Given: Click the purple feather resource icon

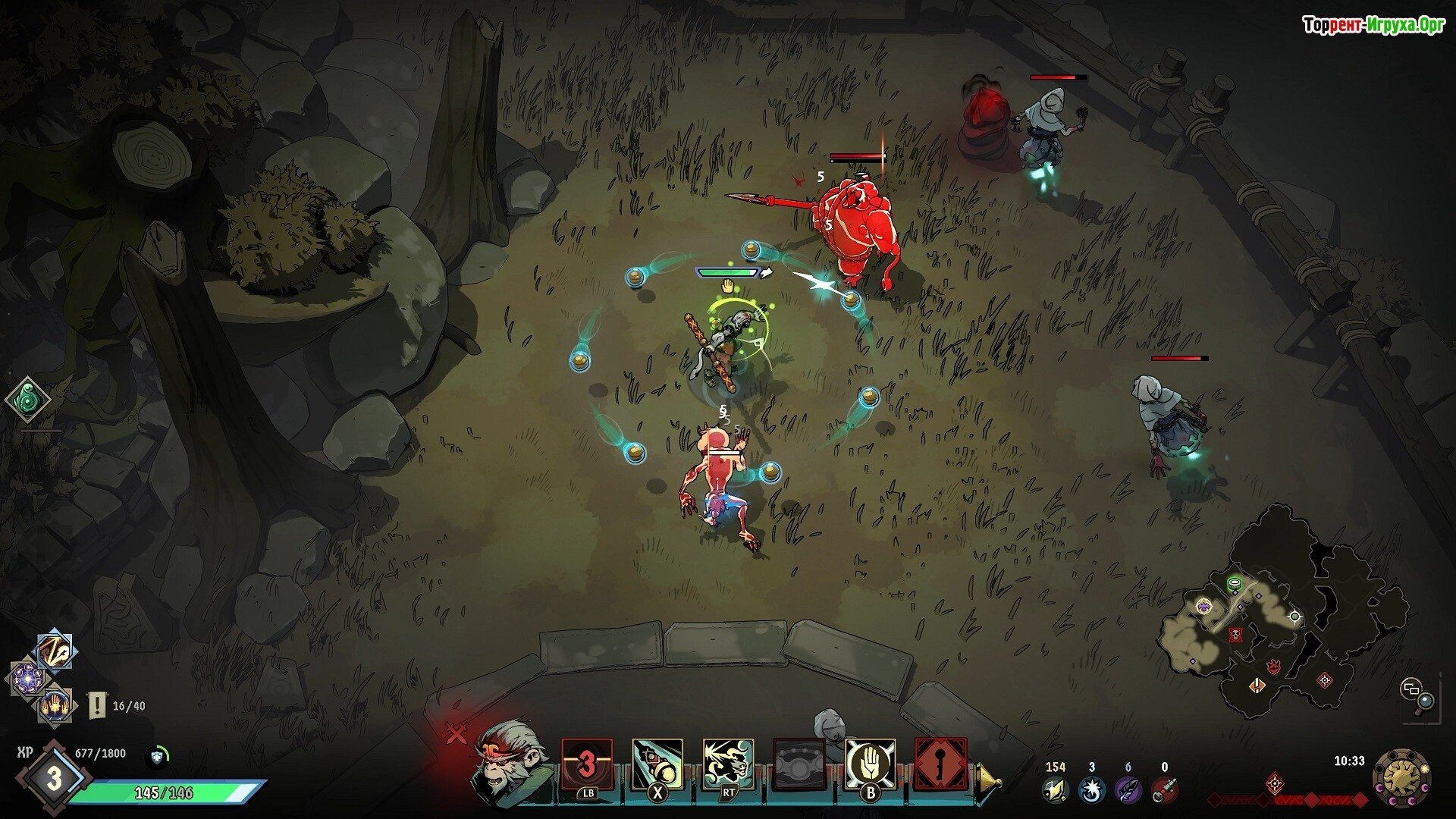Looking at the screenshot, I should tap(1128, 790).
